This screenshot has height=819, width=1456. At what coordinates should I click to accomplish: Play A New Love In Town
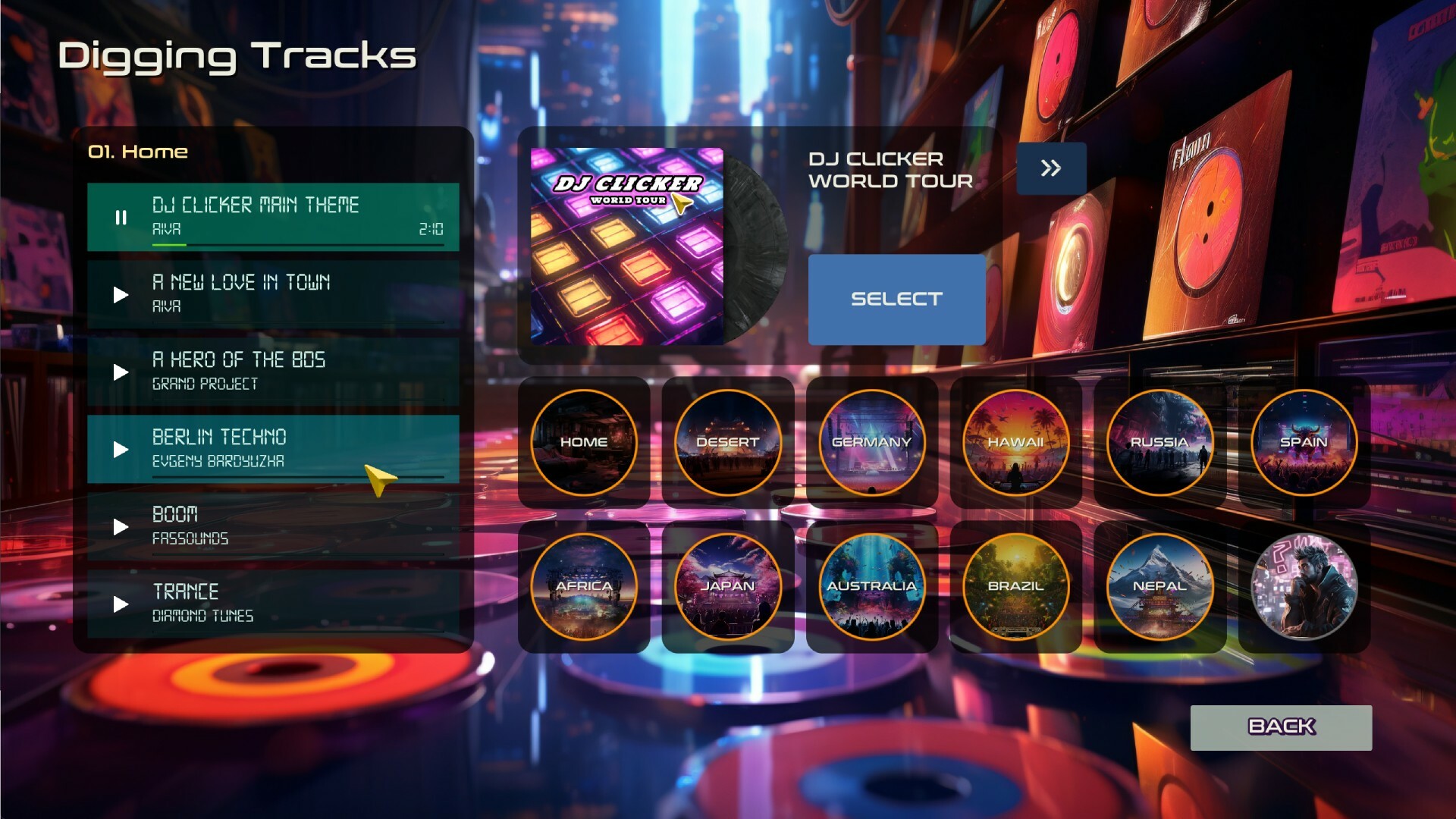121,295
